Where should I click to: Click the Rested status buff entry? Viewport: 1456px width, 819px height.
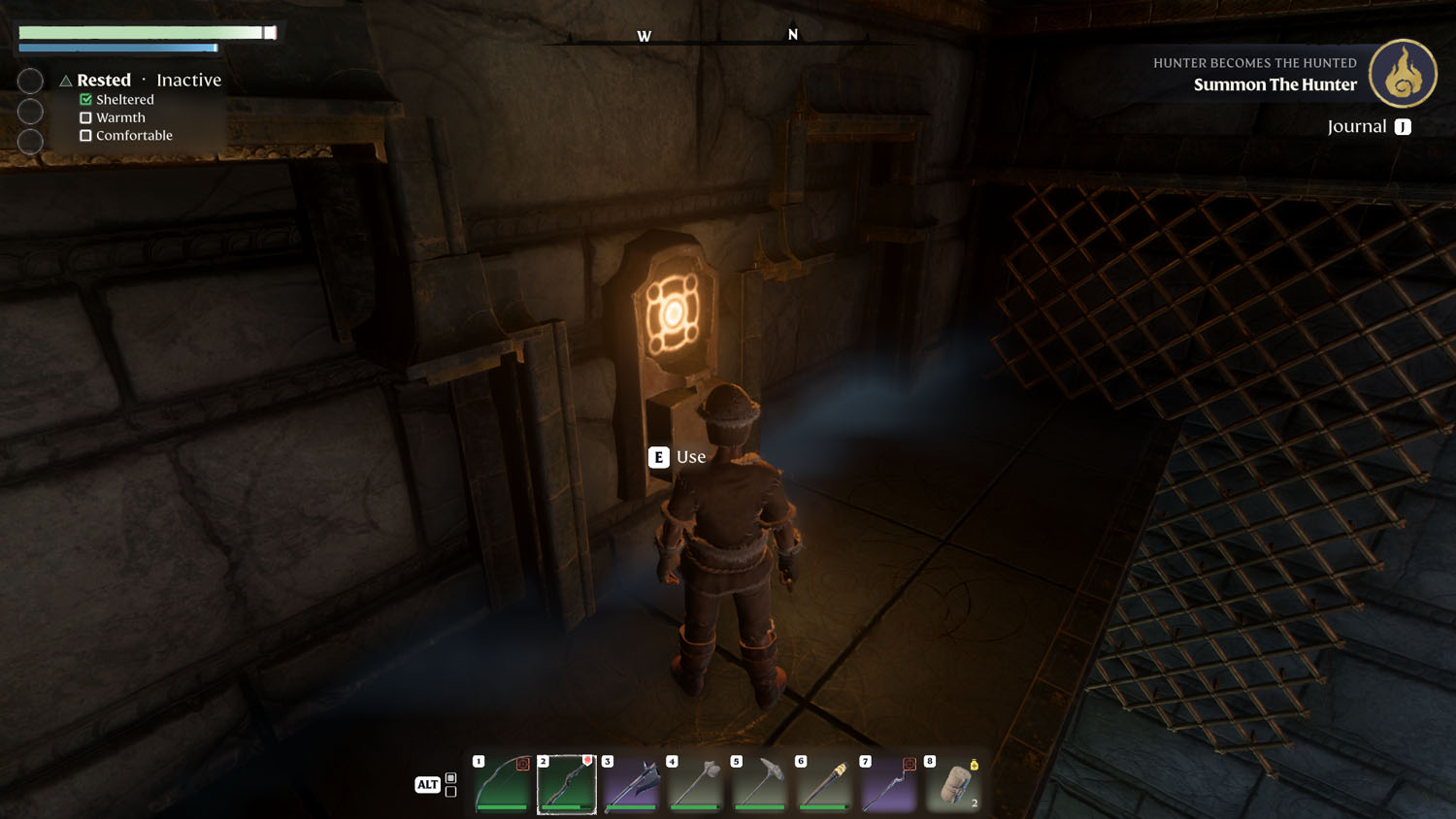(104, 81)
